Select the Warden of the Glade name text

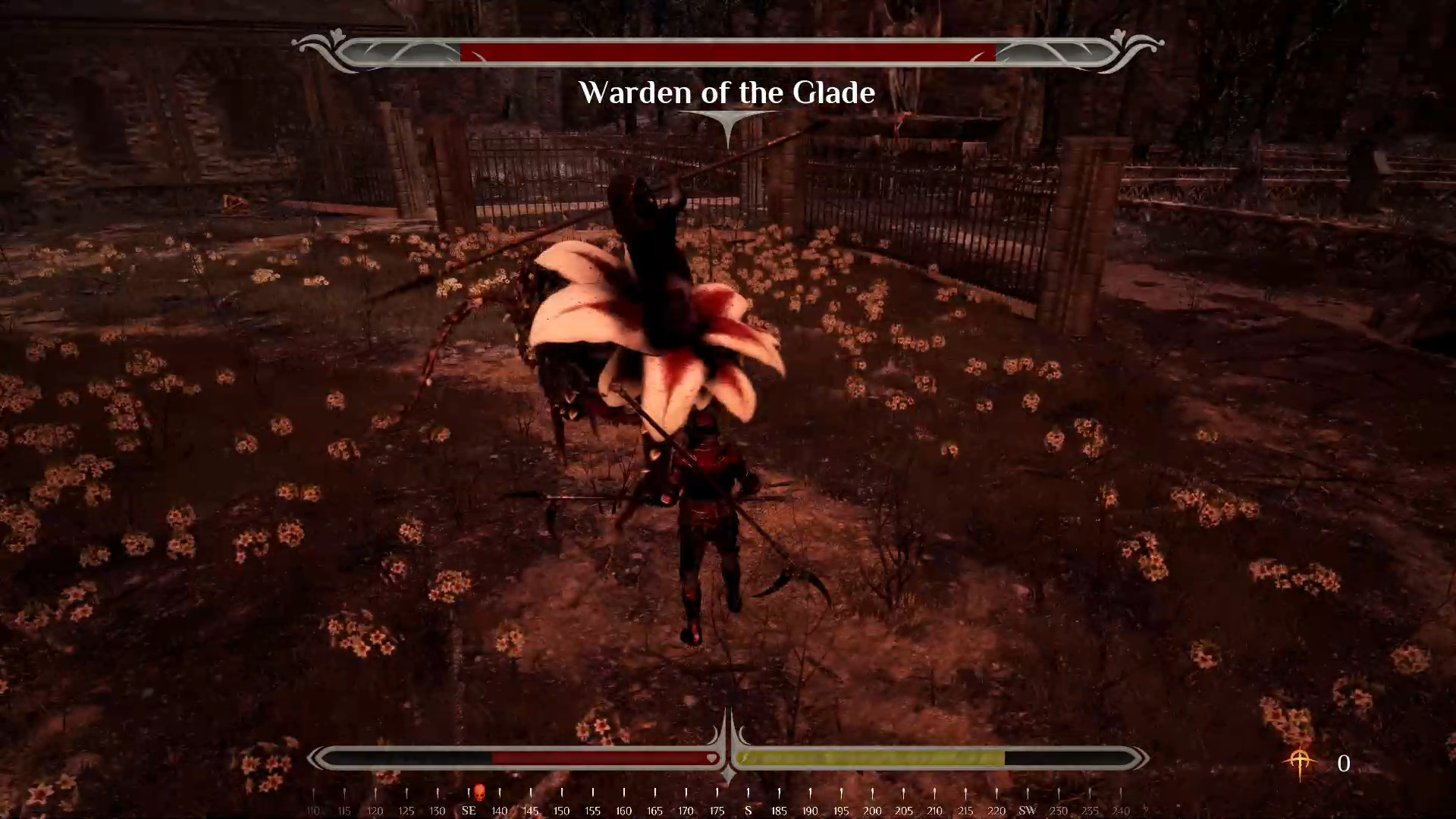727,93
